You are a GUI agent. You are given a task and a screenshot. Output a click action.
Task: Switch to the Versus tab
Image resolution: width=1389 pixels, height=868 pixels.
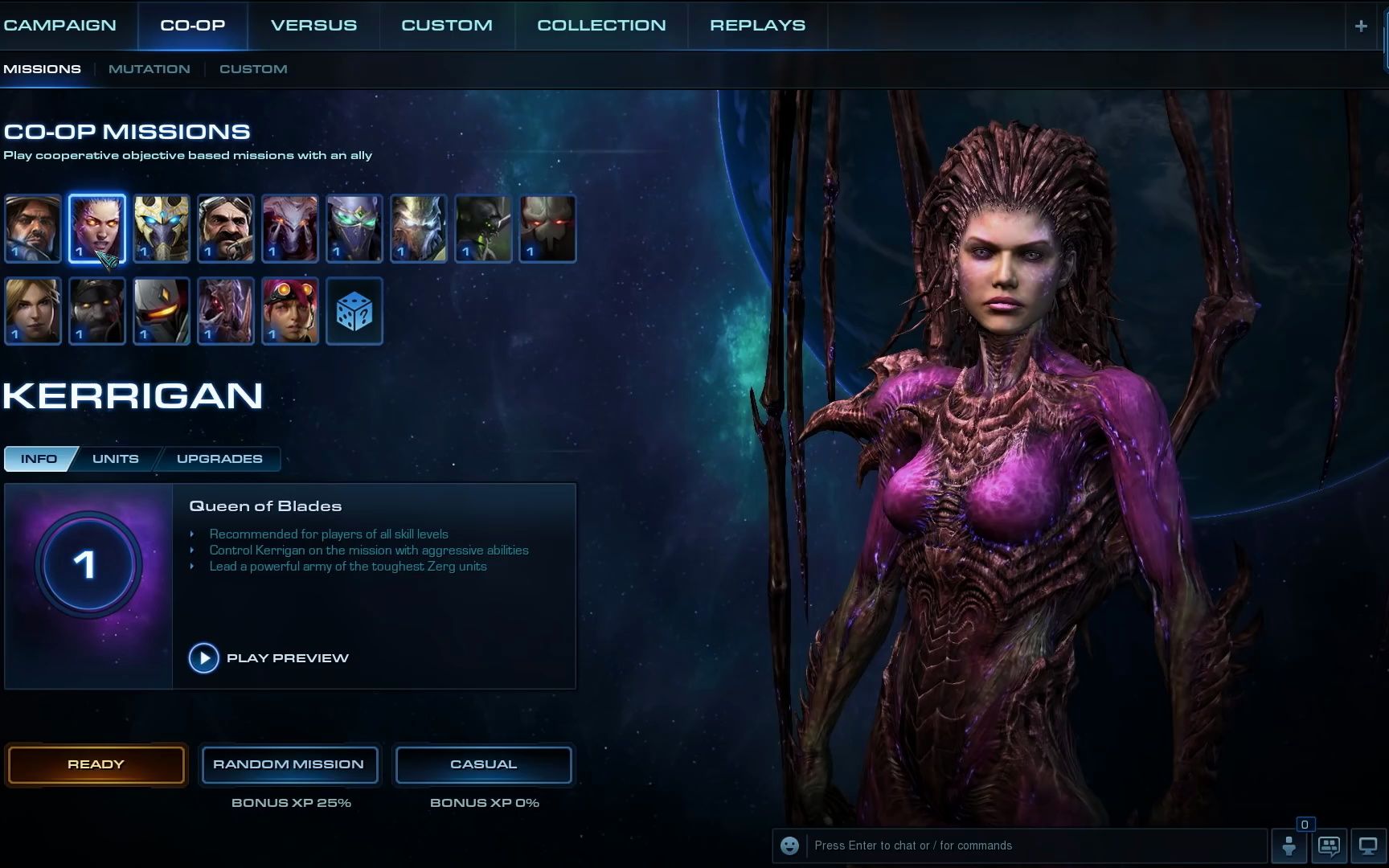click(313, 25)
